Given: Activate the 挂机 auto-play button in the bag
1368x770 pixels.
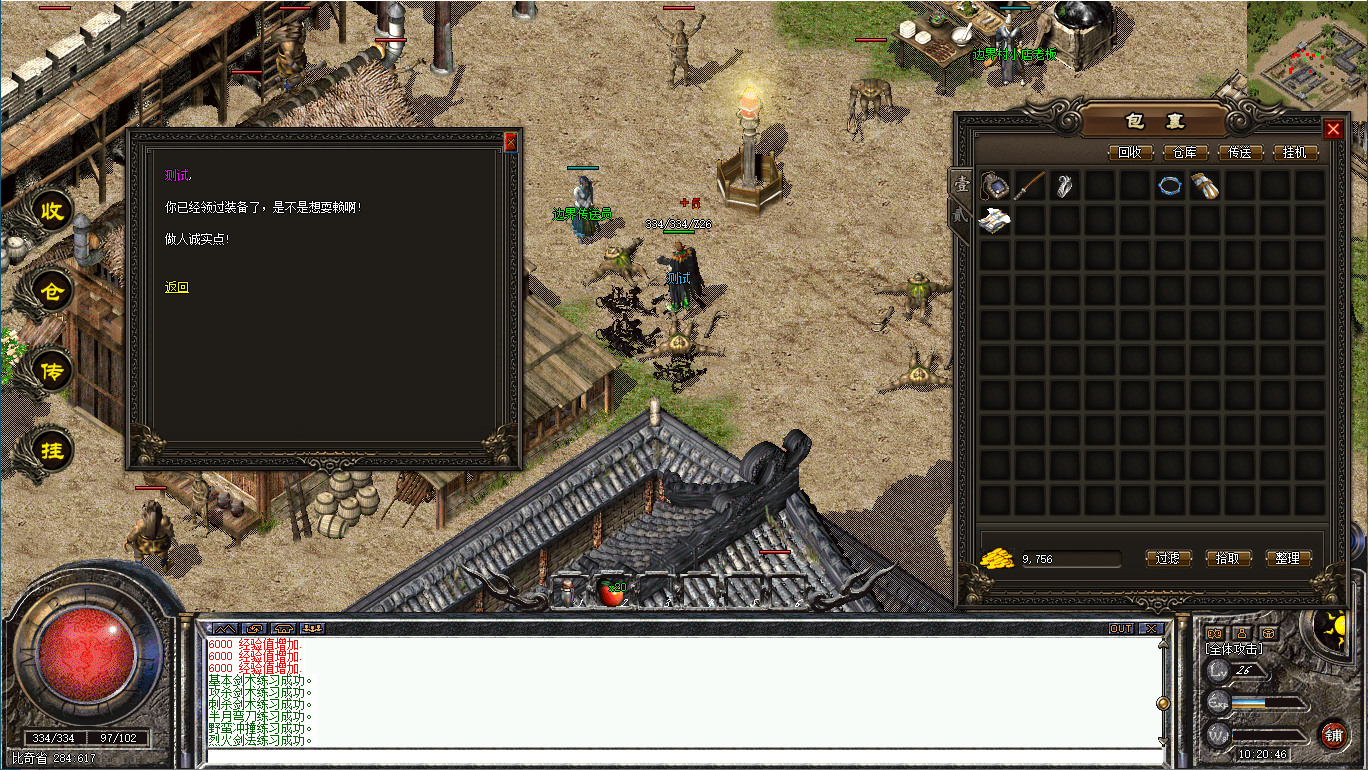Looking at the screenshot, I should pos(1296,153).
